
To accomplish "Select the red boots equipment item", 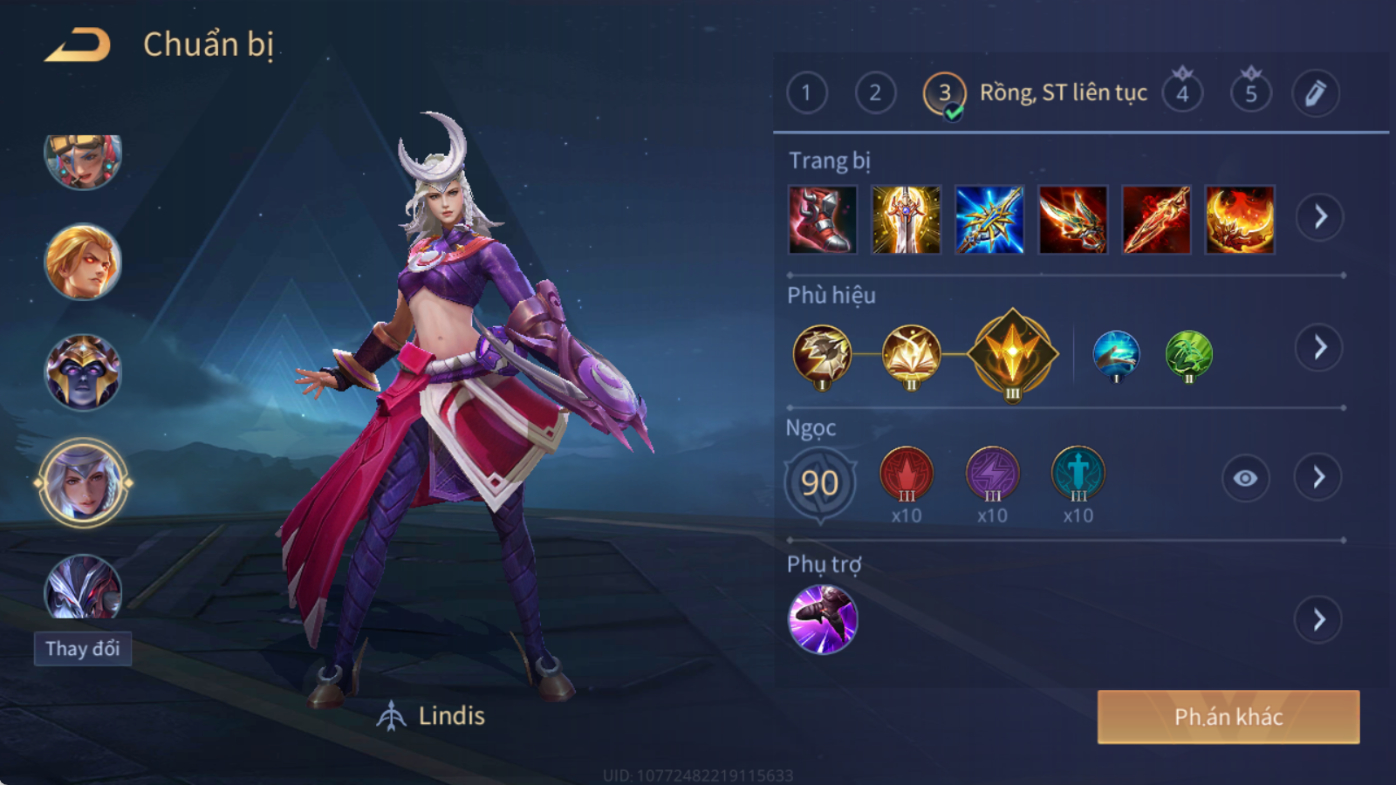I will coord(822,219).
